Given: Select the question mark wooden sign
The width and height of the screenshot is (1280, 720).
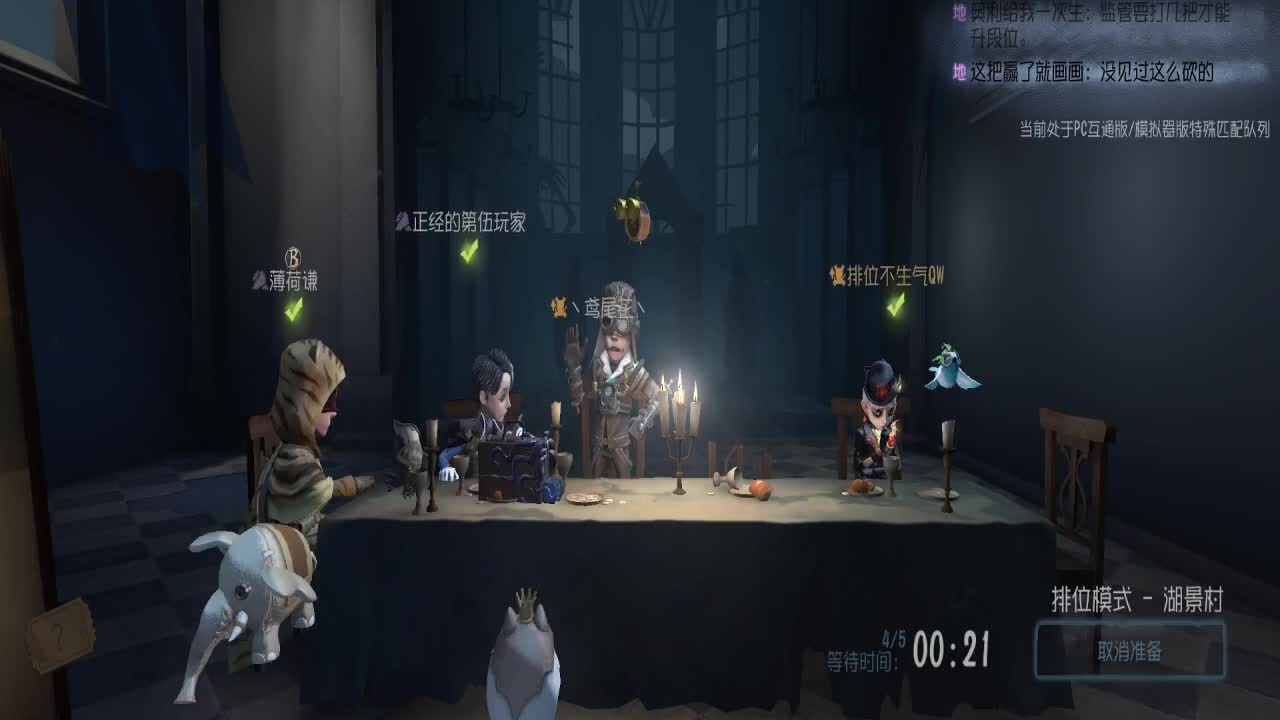Looking at the screenshot, I should 60,636.
